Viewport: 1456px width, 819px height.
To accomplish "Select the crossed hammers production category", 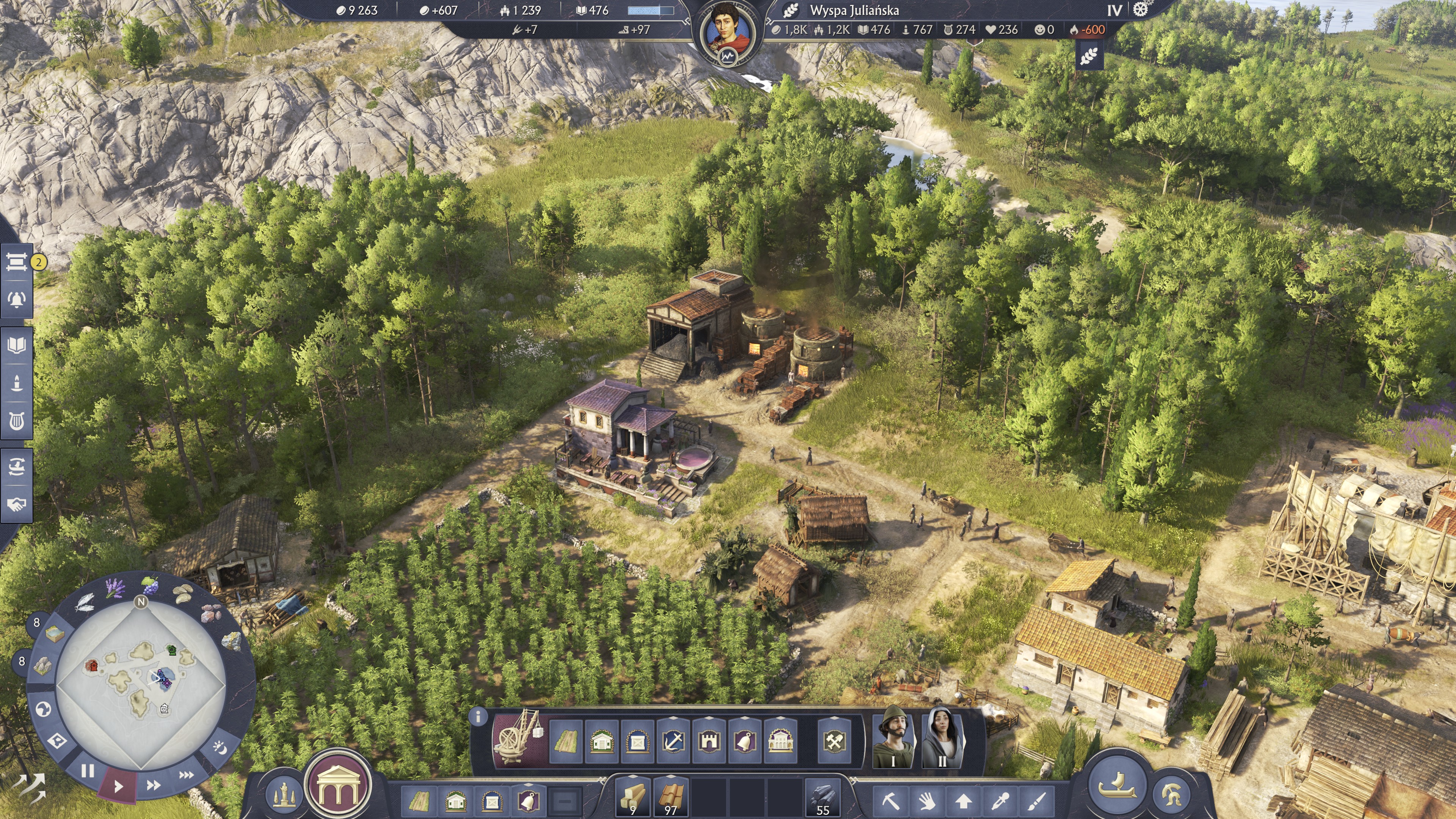I will (x=834, y=741).
